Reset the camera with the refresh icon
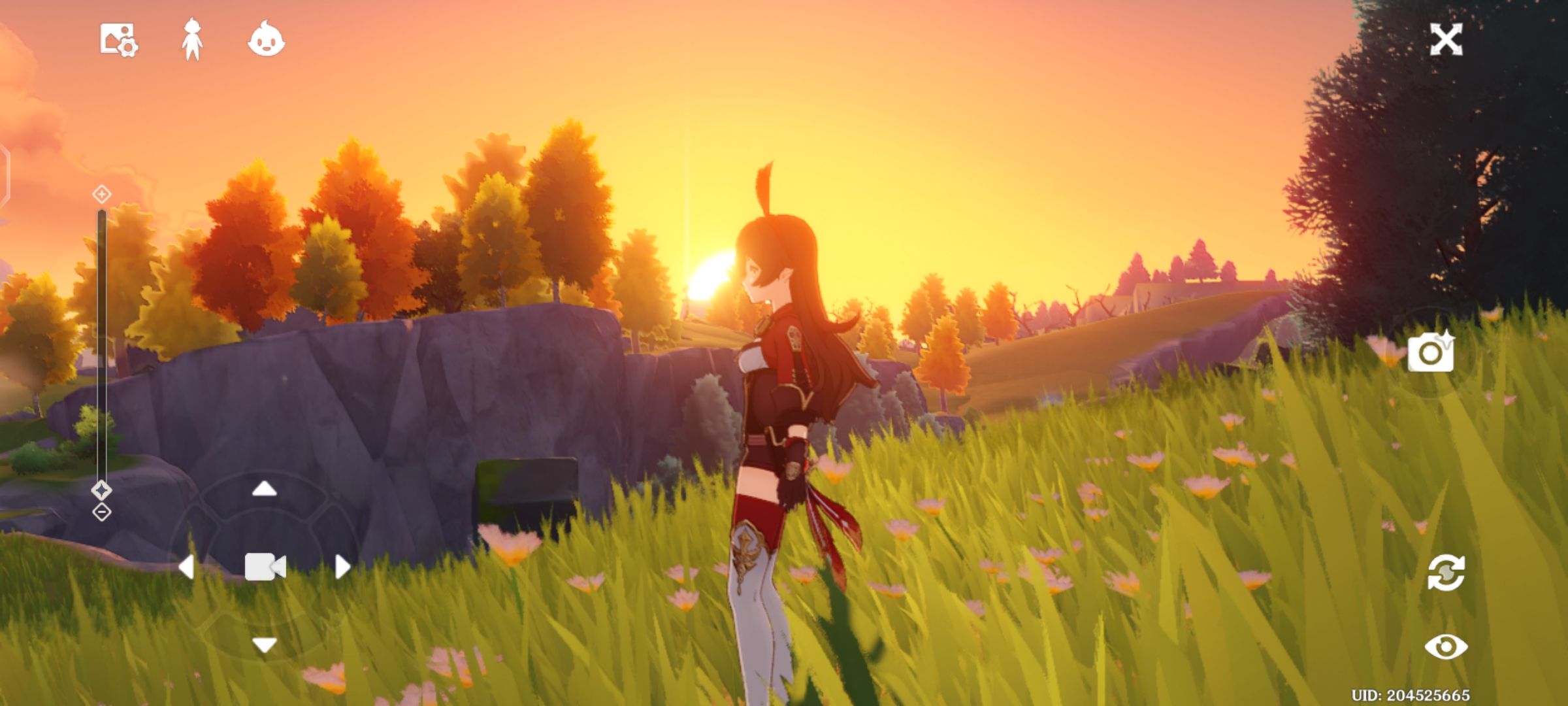Screen dimensions: 1568x706 point(1446,573)
